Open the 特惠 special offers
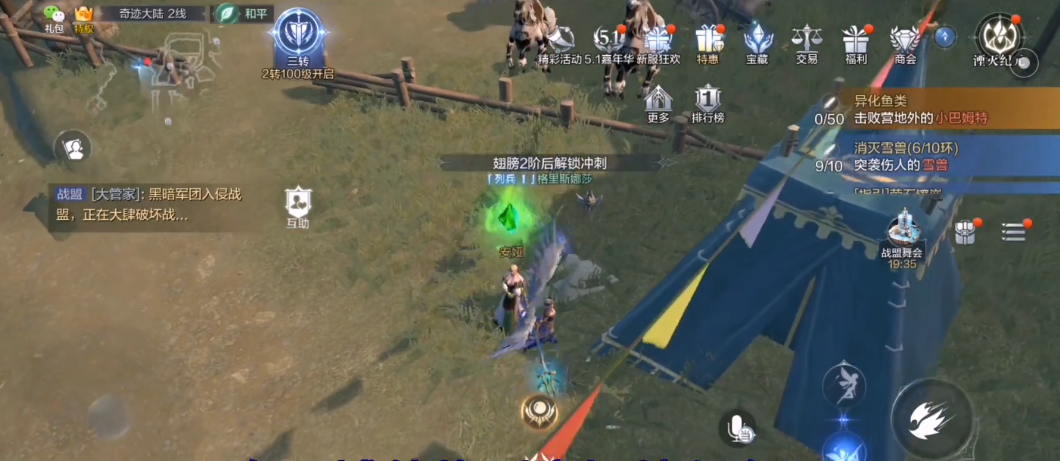Image resolution: width=1060 pixels, height=461 pixels. pos(709,42)
